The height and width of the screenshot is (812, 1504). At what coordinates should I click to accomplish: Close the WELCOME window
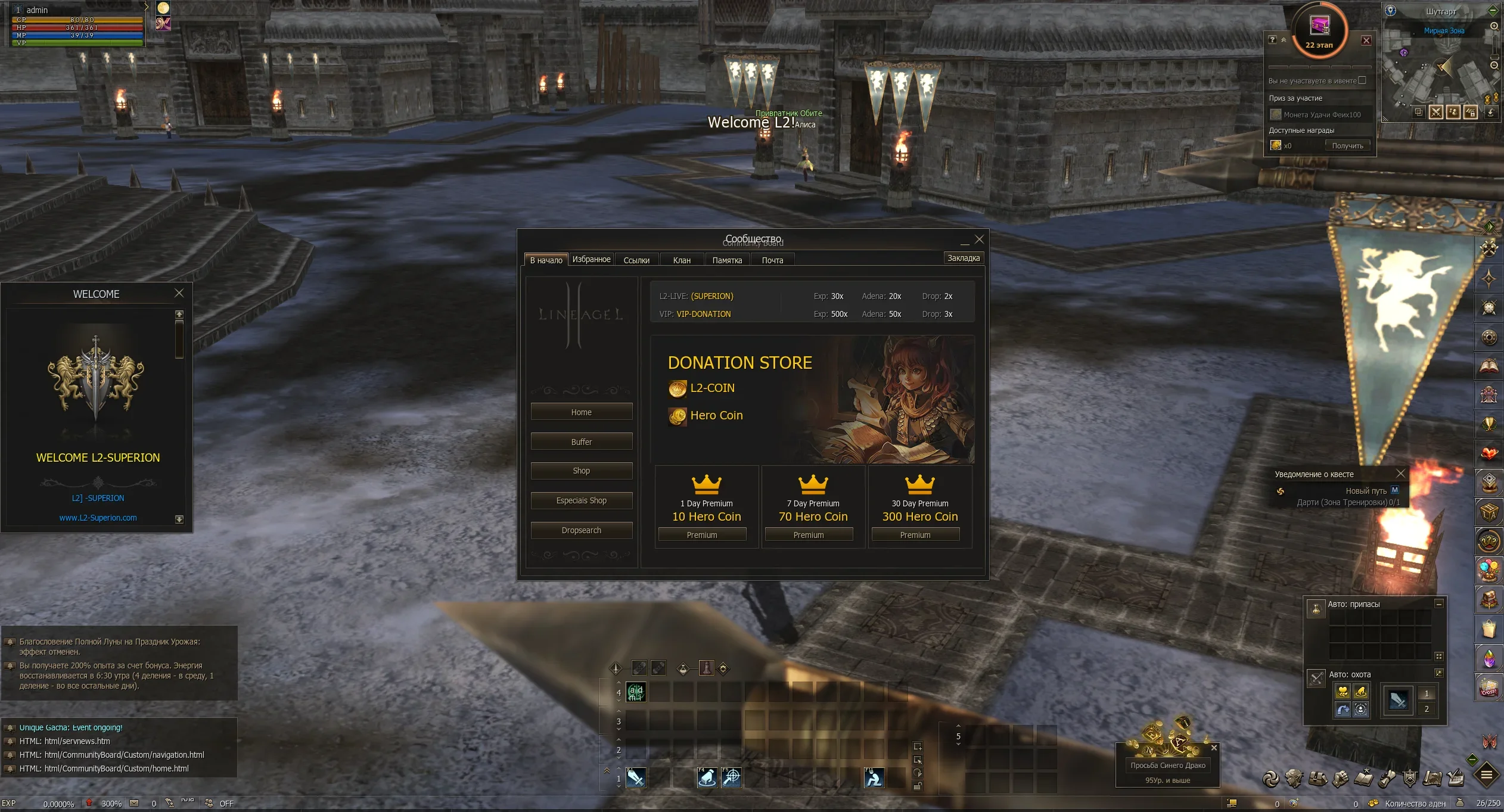pyautogui.click(x=179, y=293)
